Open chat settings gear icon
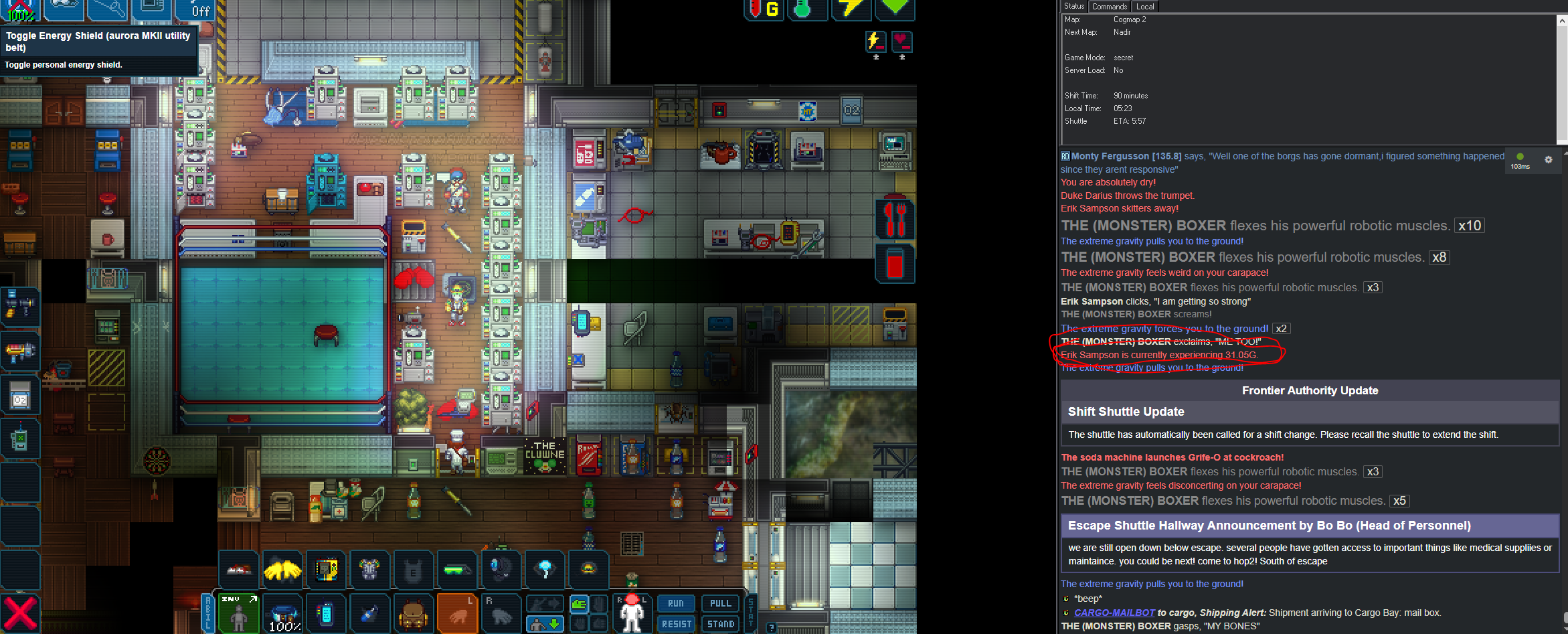 1548,160
